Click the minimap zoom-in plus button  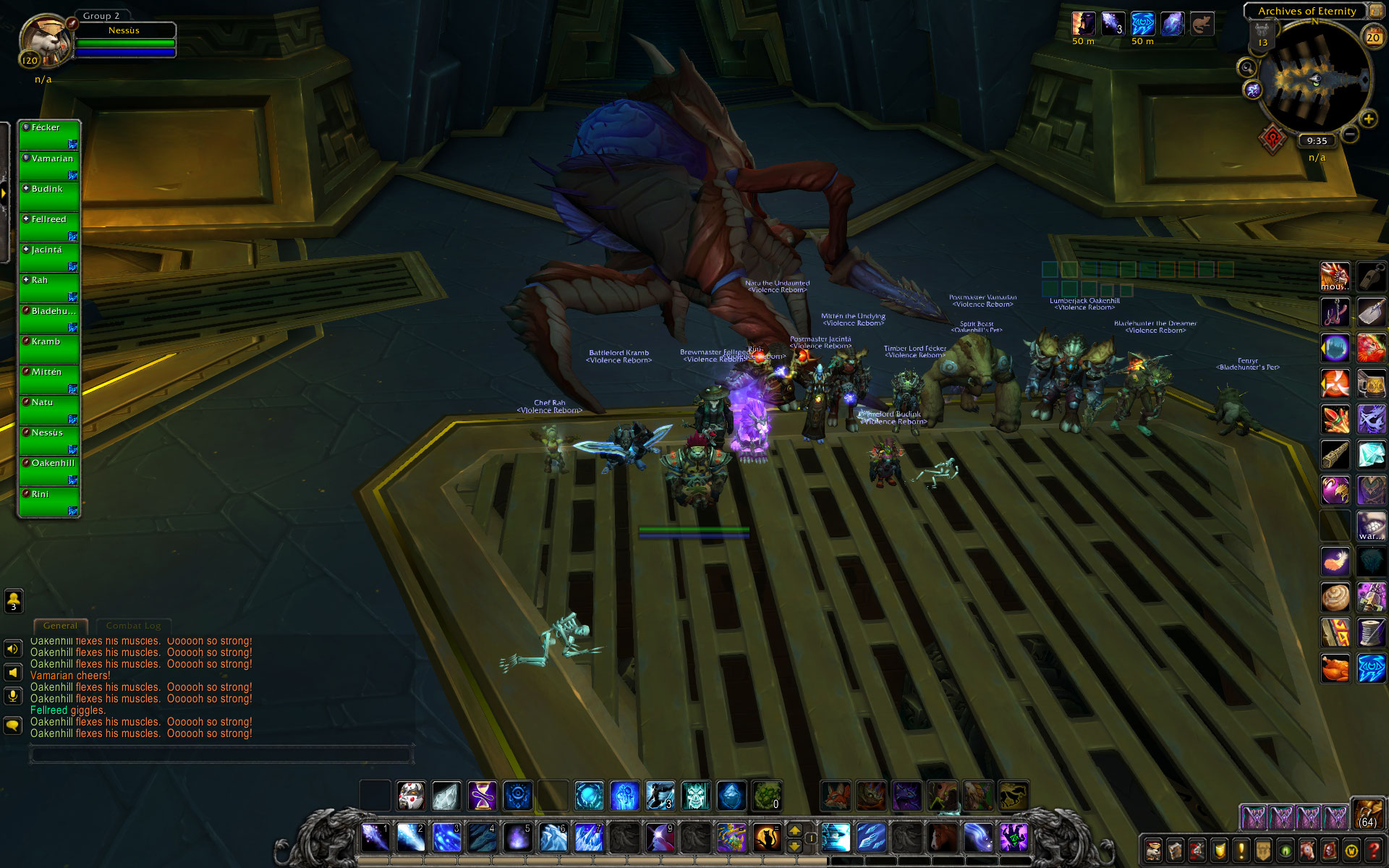point(1368,119)
